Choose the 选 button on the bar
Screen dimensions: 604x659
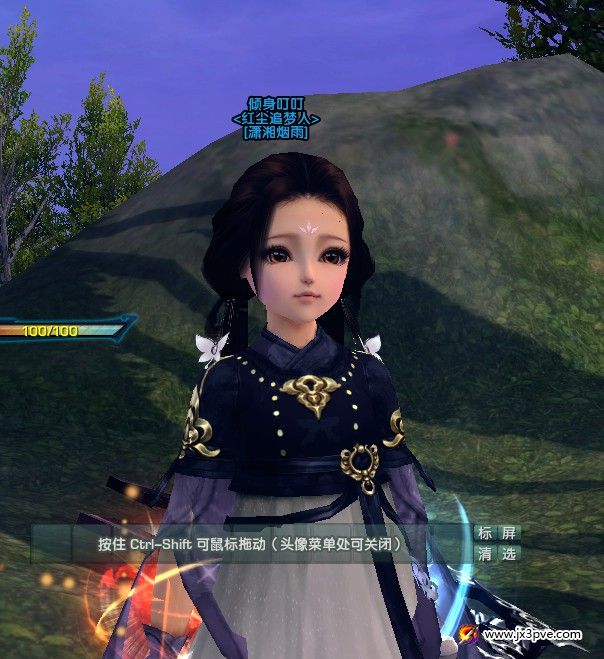(510, 553)
